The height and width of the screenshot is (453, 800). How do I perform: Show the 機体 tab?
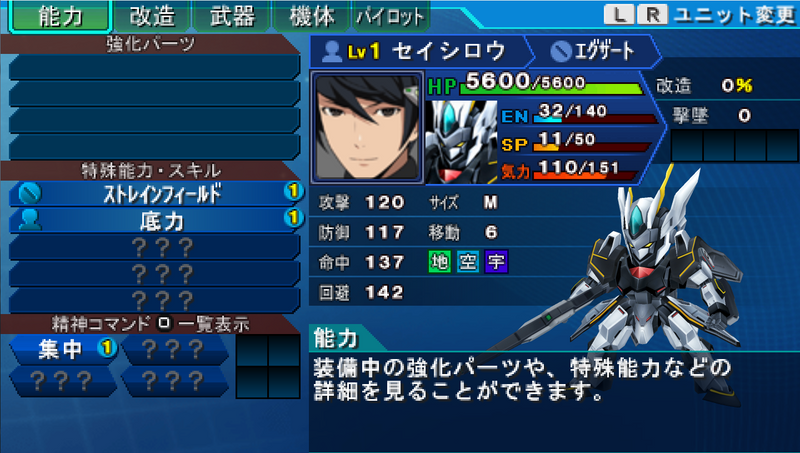[310, 16]
